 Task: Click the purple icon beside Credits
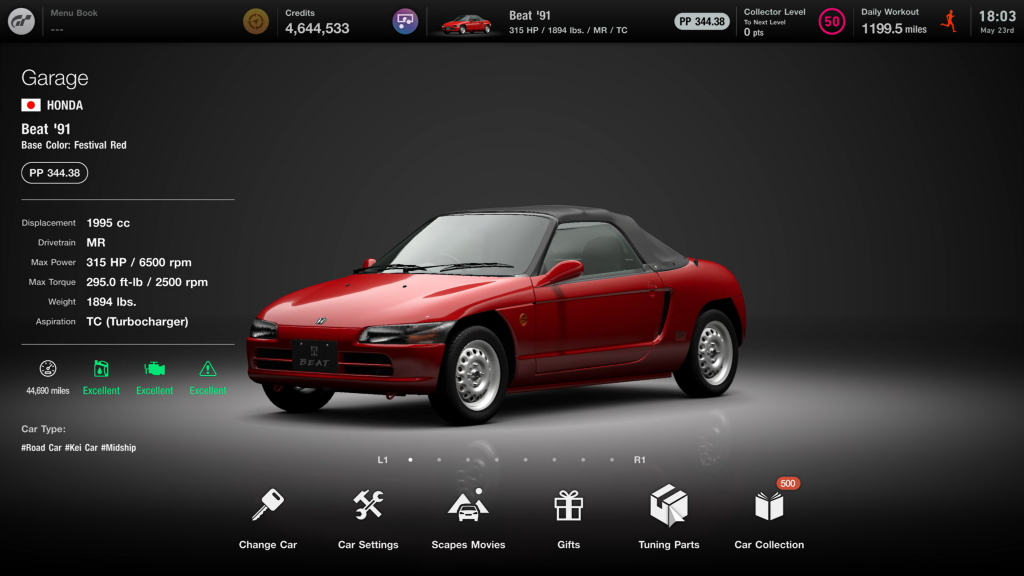point(405,21)
